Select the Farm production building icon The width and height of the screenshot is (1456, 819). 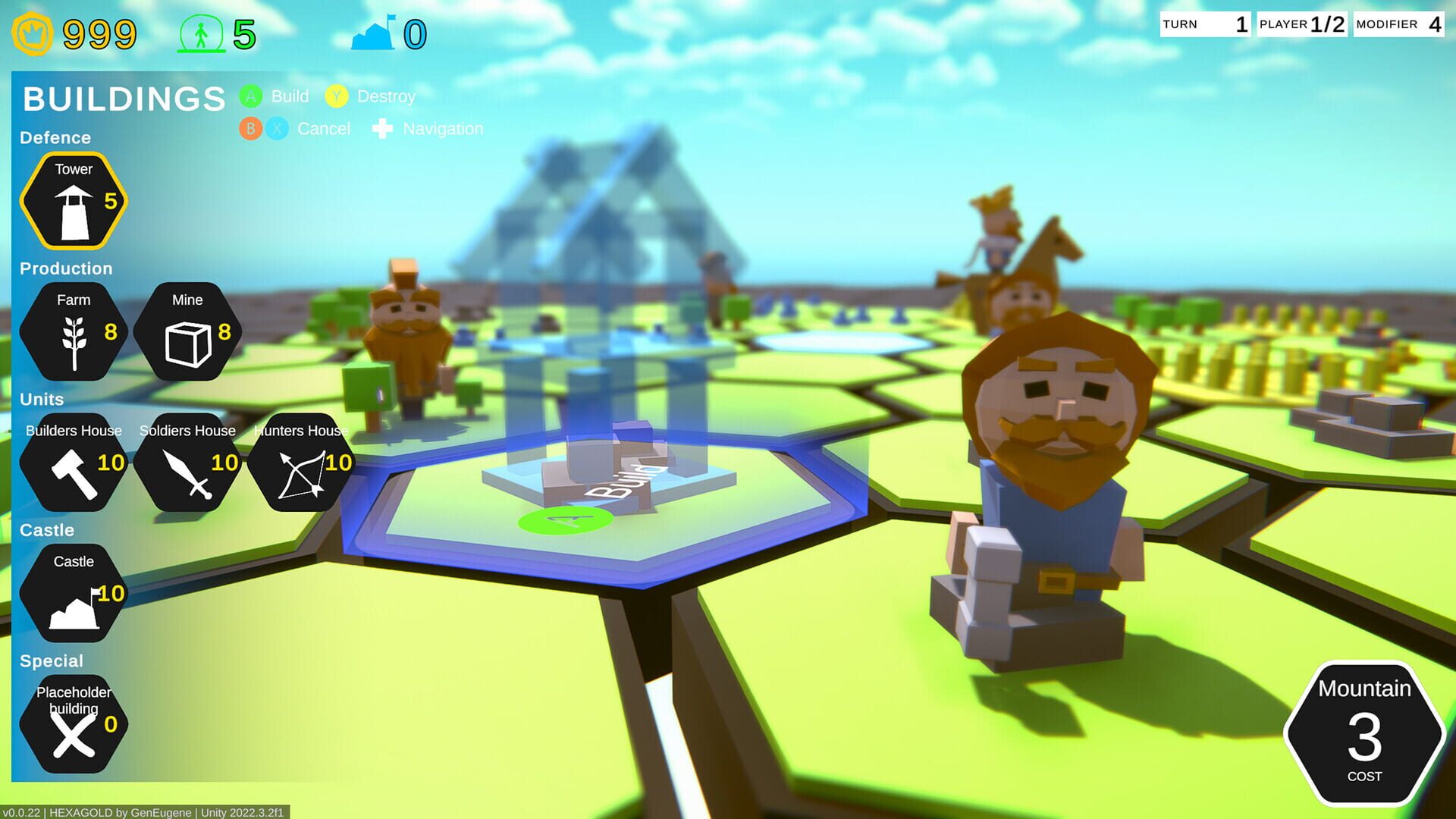click(72, 330)
